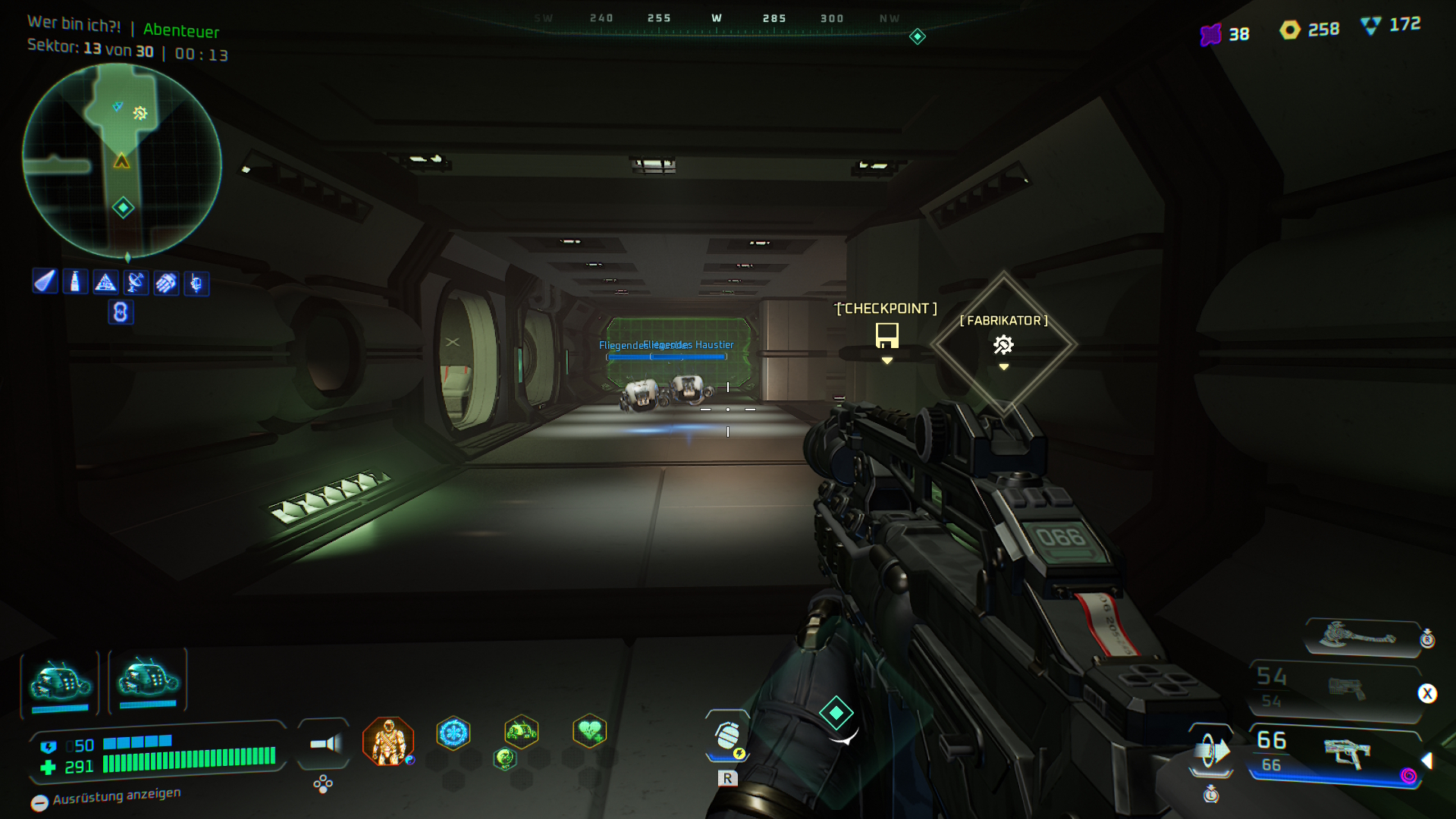Select the orange armored suit icon

[x=388, y=741]
